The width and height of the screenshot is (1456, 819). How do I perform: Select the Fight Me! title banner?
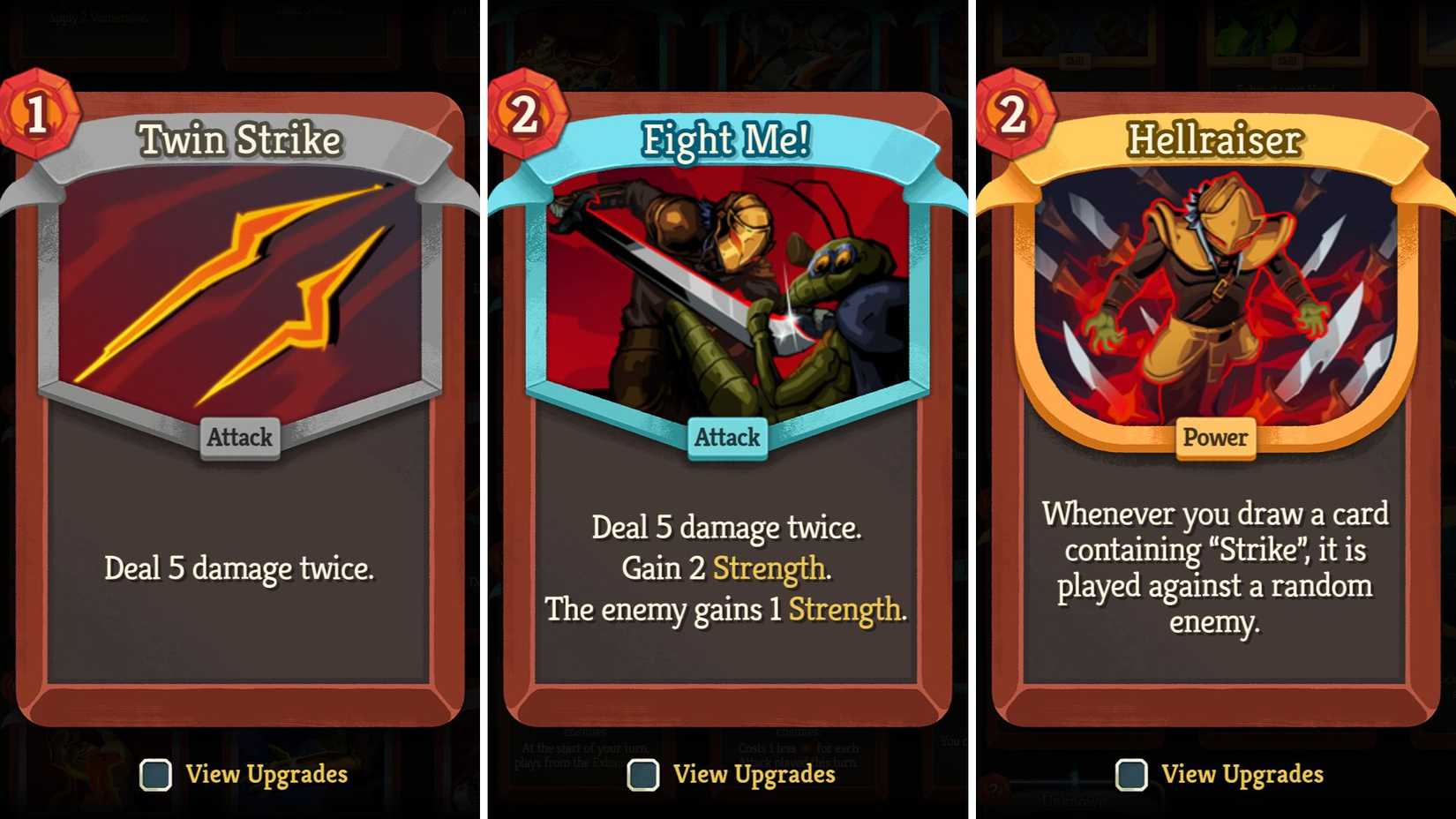726,139
